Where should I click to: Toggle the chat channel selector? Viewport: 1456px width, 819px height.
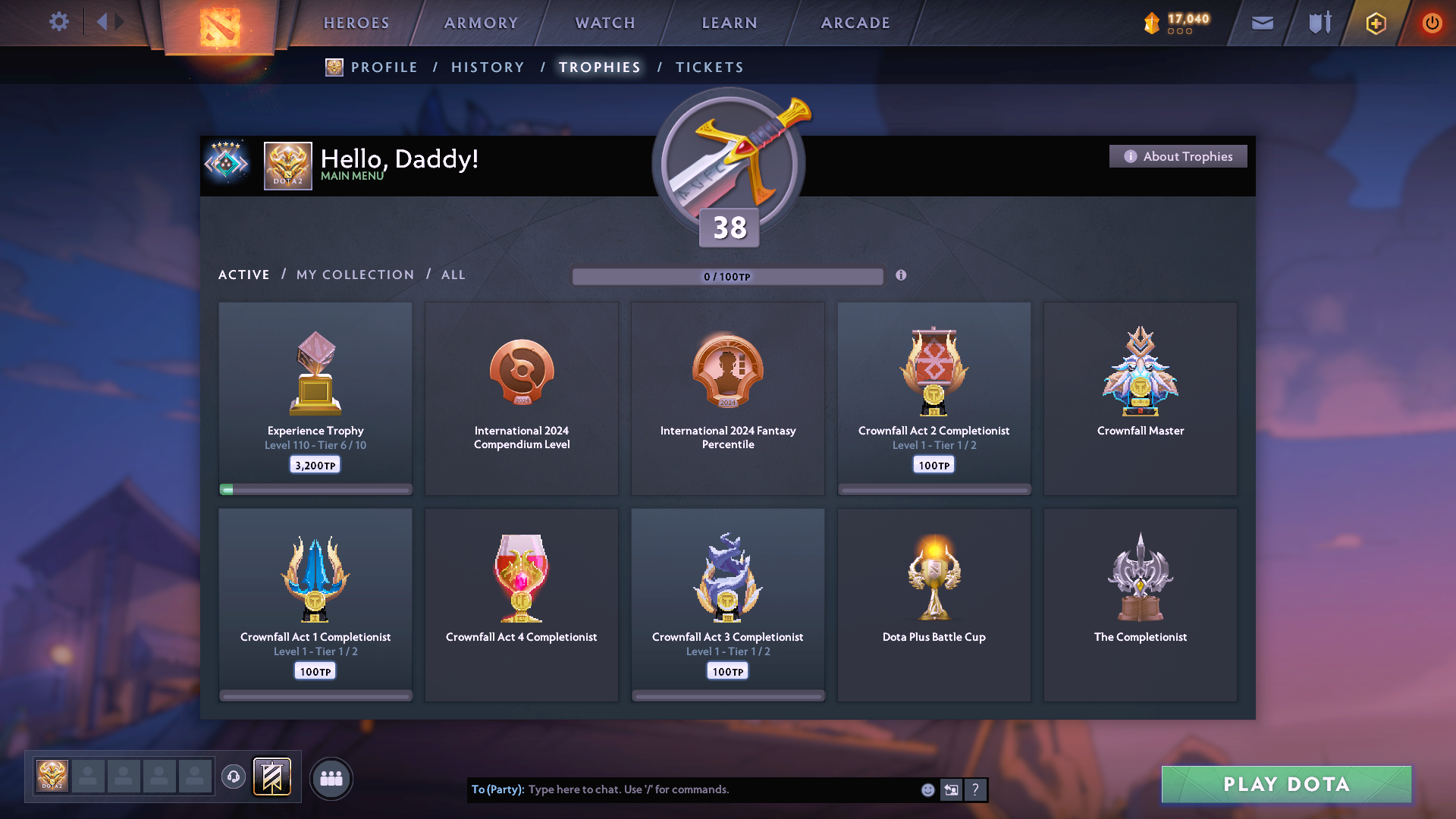click(951, 789)
